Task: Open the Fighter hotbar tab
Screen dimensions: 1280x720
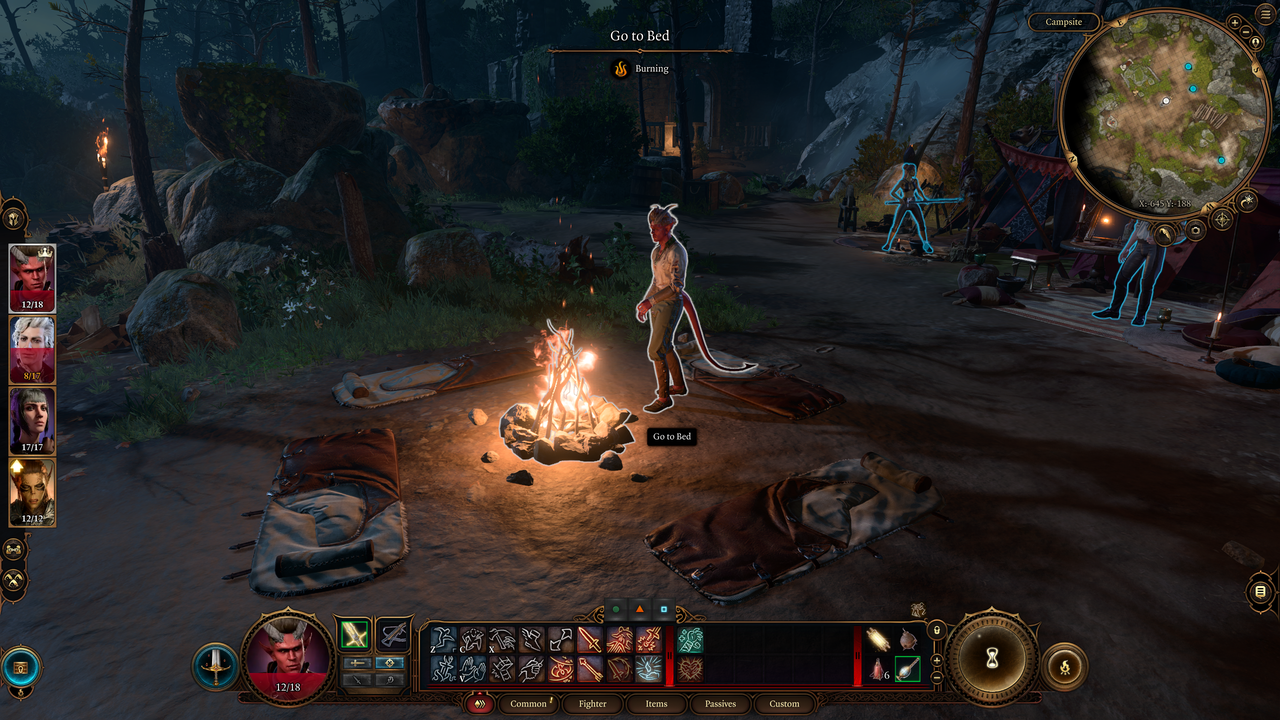Action: (x=593, y=704)
